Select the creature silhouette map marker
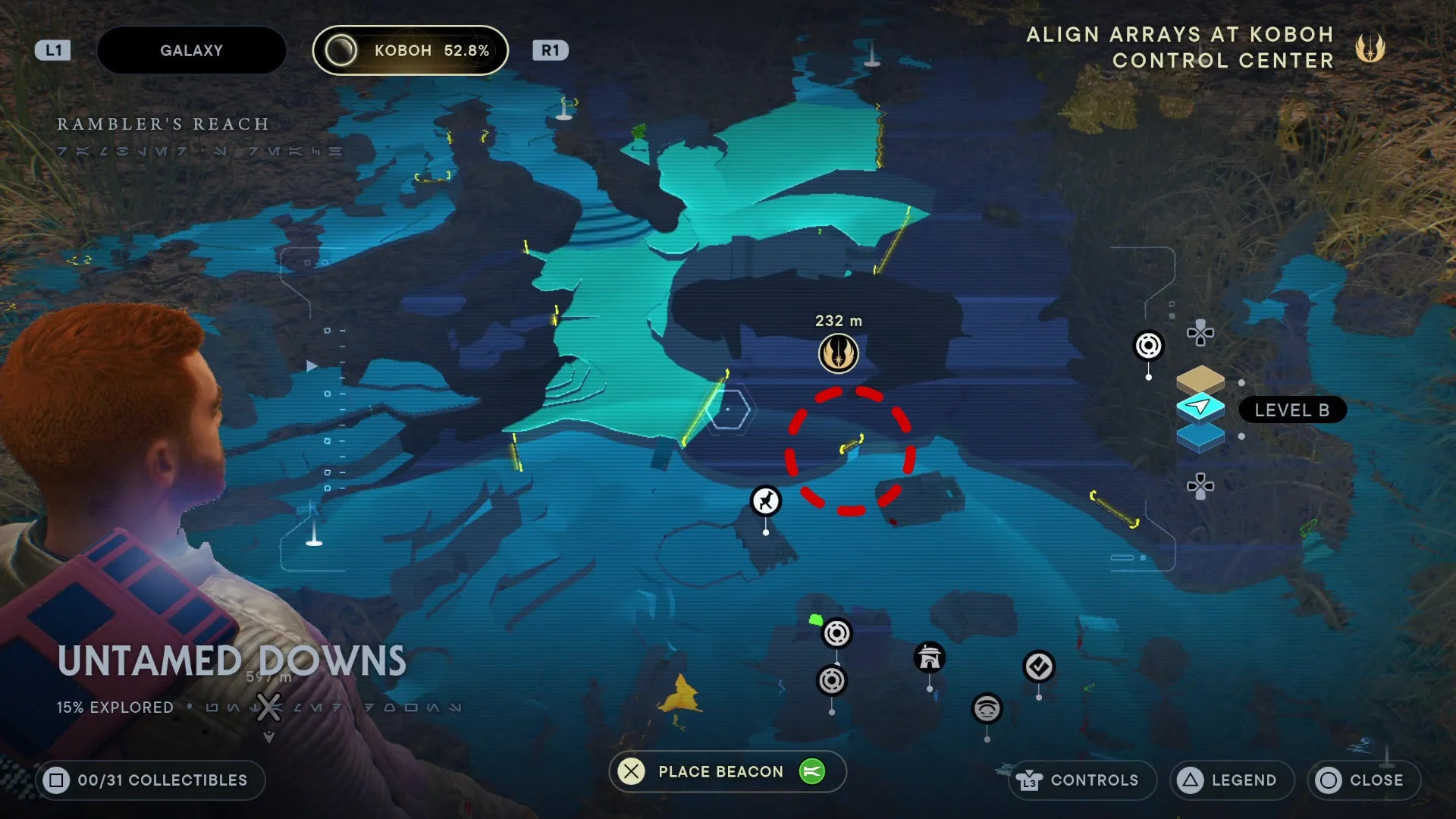 (x=766, y=501)
